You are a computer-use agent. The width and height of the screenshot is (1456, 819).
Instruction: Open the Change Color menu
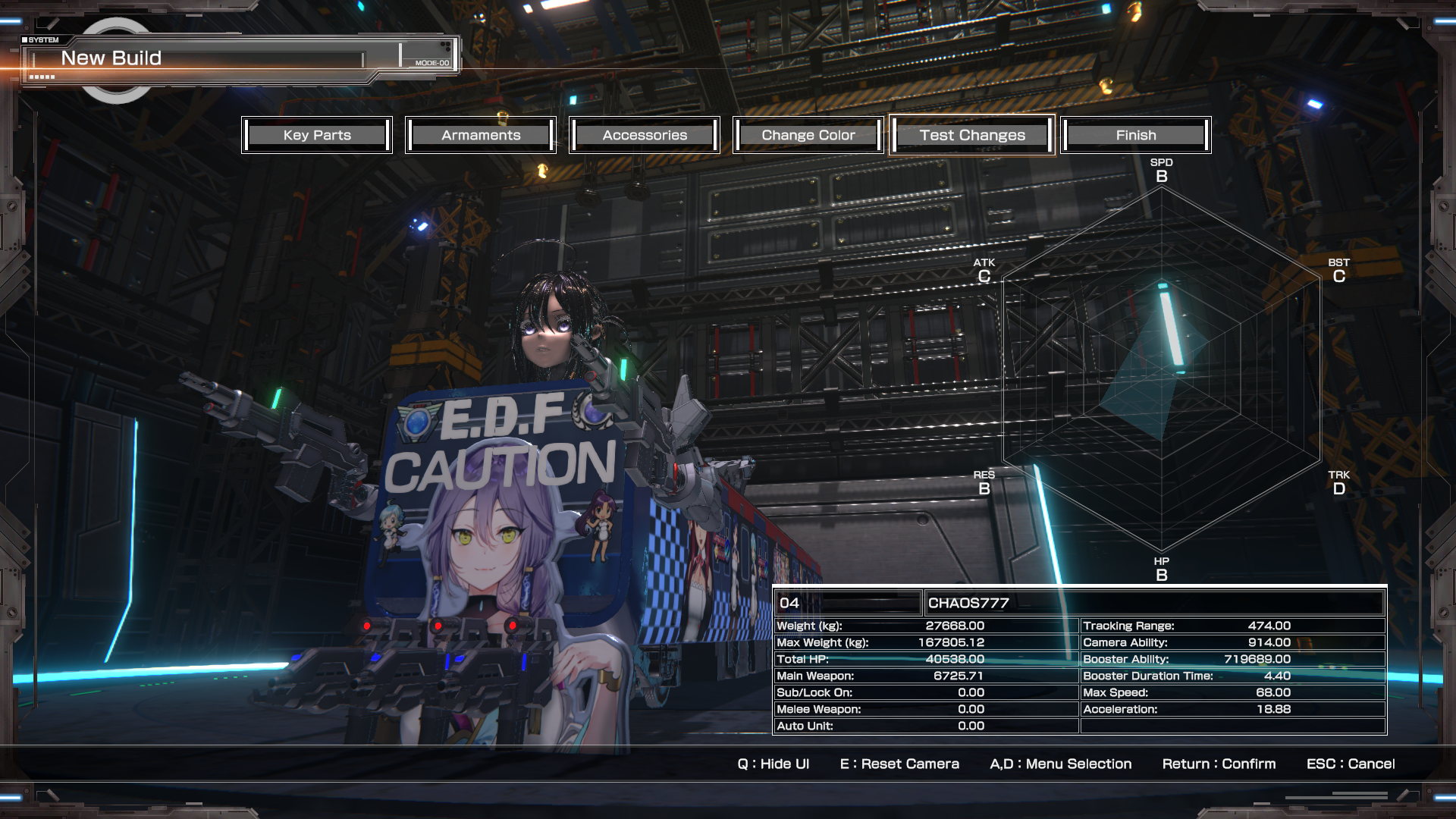(x=808, y=135)
